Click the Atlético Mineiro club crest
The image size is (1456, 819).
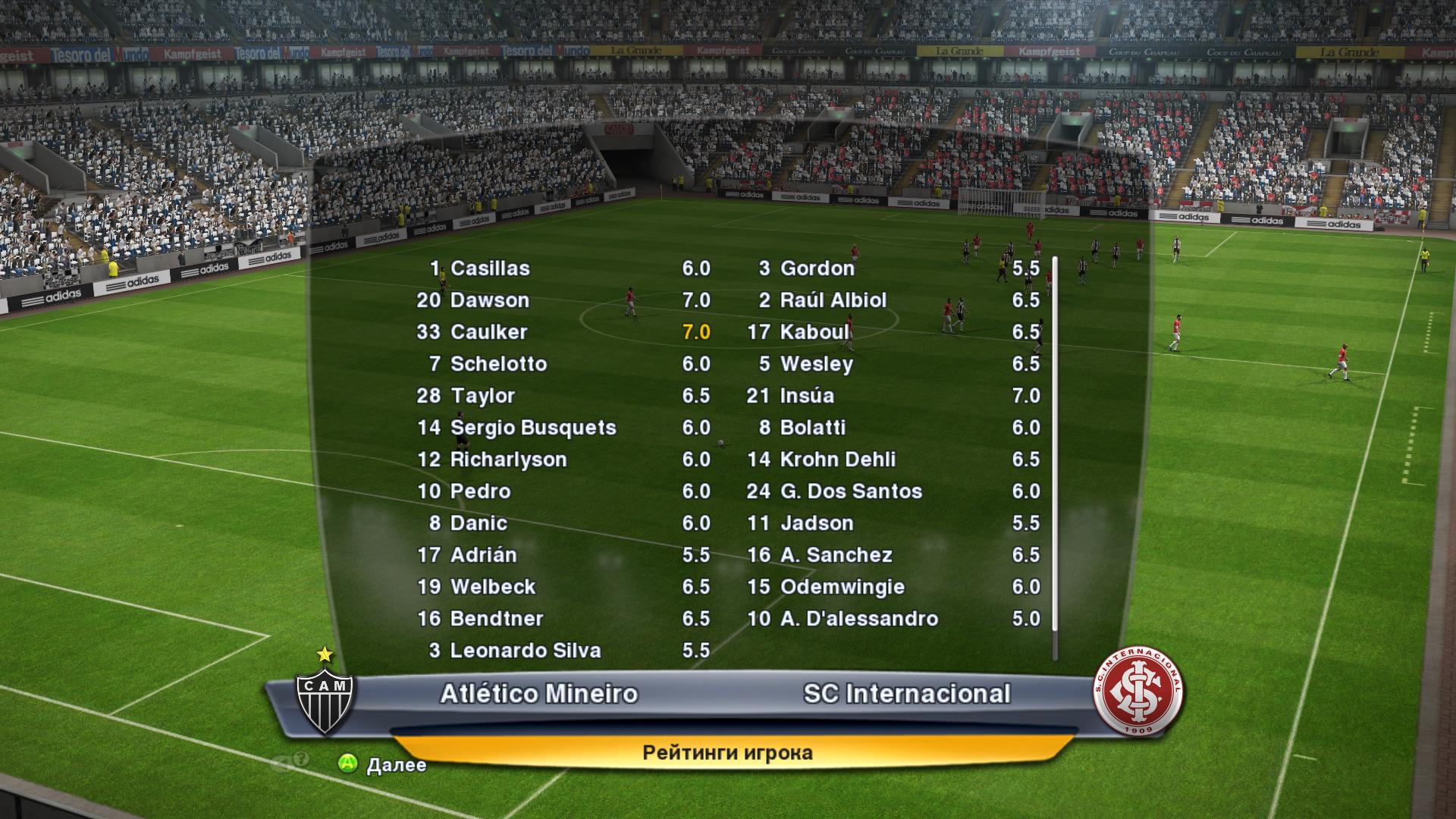[325, 699]
